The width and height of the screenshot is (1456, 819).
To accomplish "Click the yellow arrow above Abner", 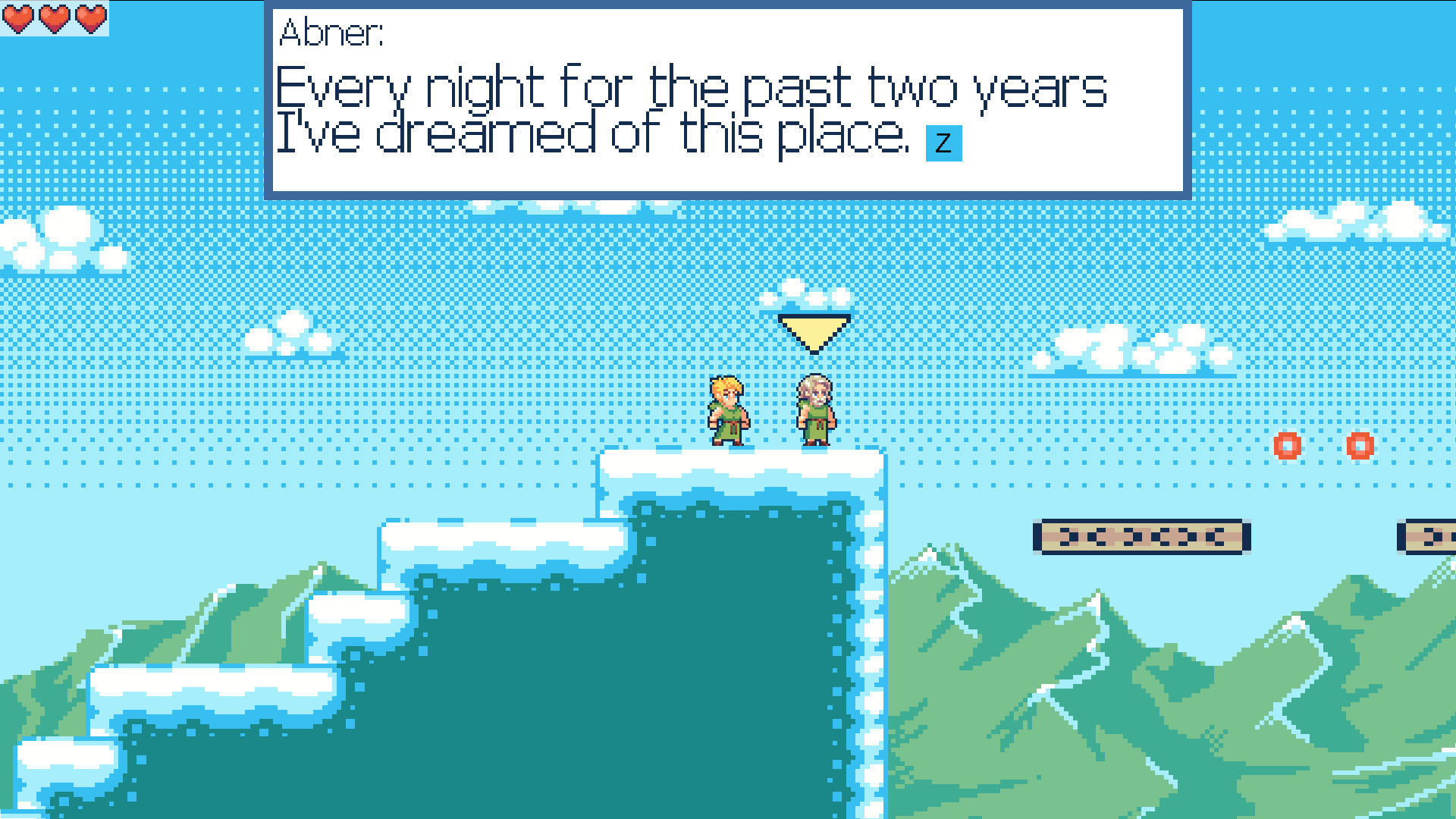I will pyautogui.click(x=813, y=332).
